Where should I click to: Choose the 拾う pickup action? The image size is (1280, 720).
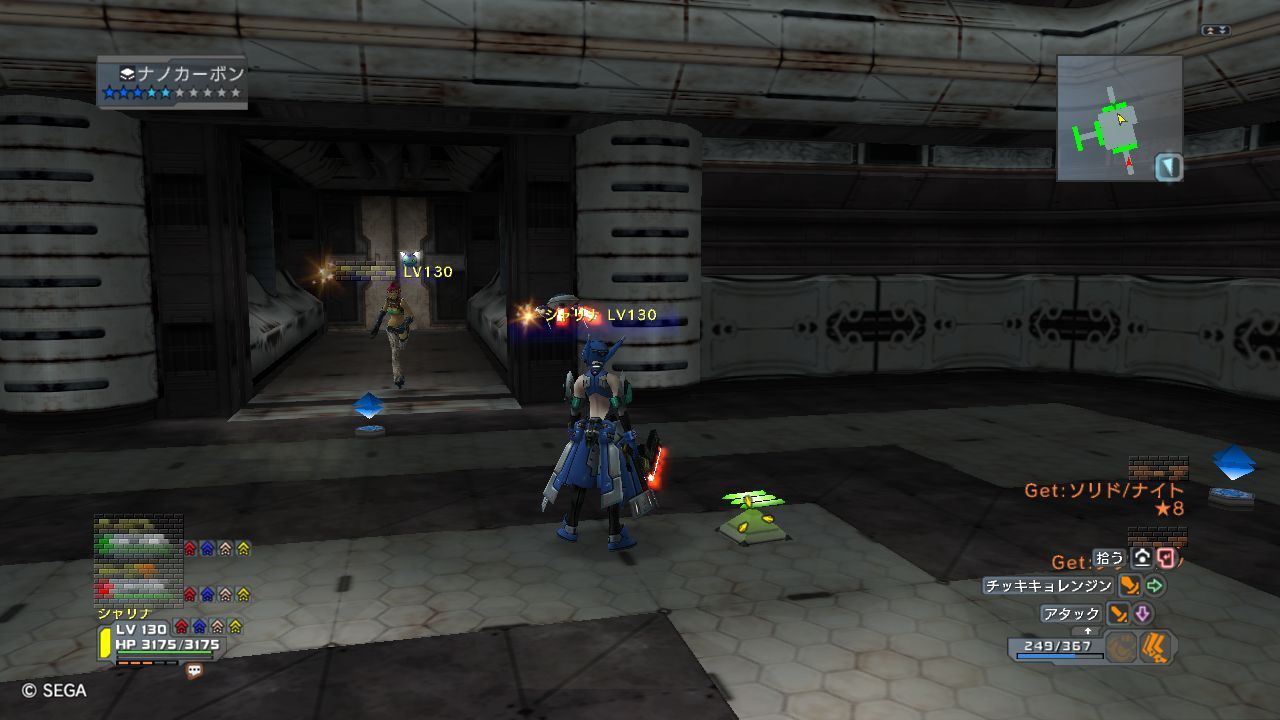pyautogui.click(x=1109, y=558)
